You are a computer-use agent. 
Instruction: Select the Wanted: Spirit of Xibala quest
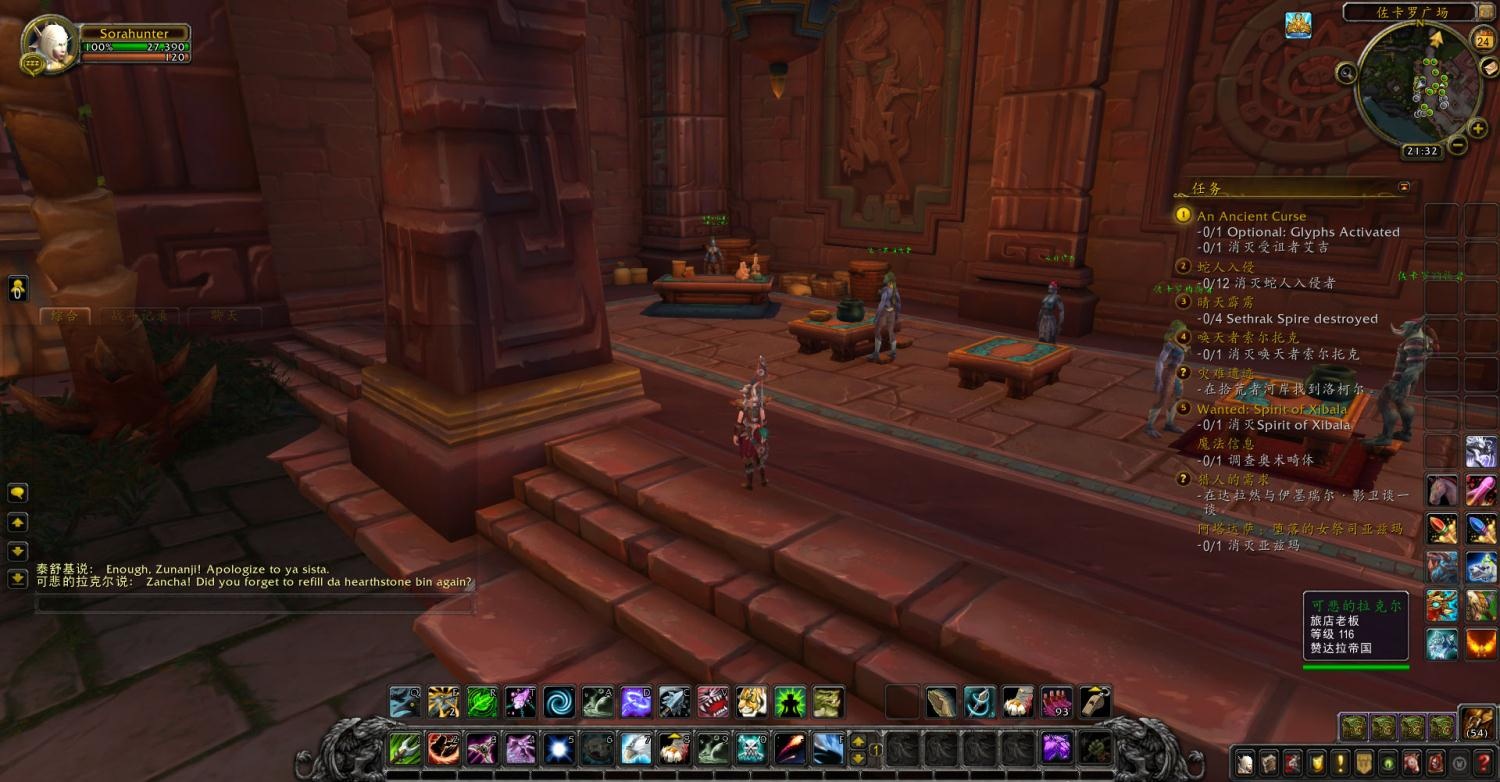tap(1272, 409)
